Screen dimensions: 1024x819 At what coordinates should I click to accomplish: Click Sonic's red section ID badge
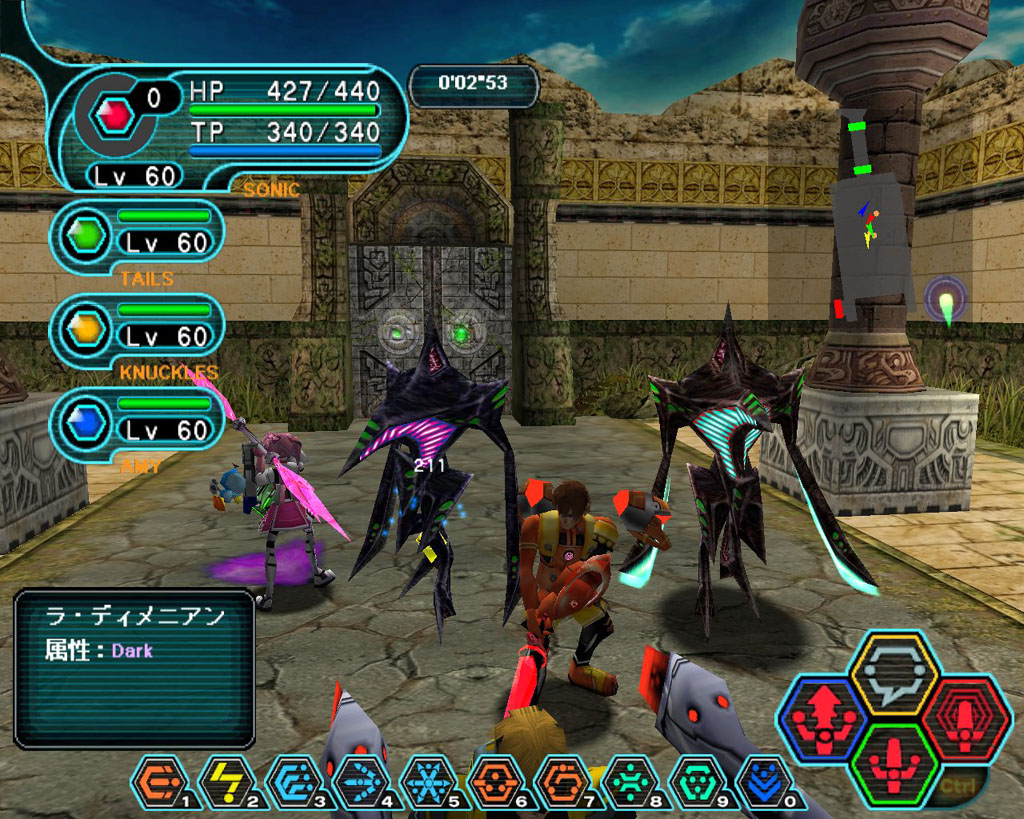click(x=113, y=116)
